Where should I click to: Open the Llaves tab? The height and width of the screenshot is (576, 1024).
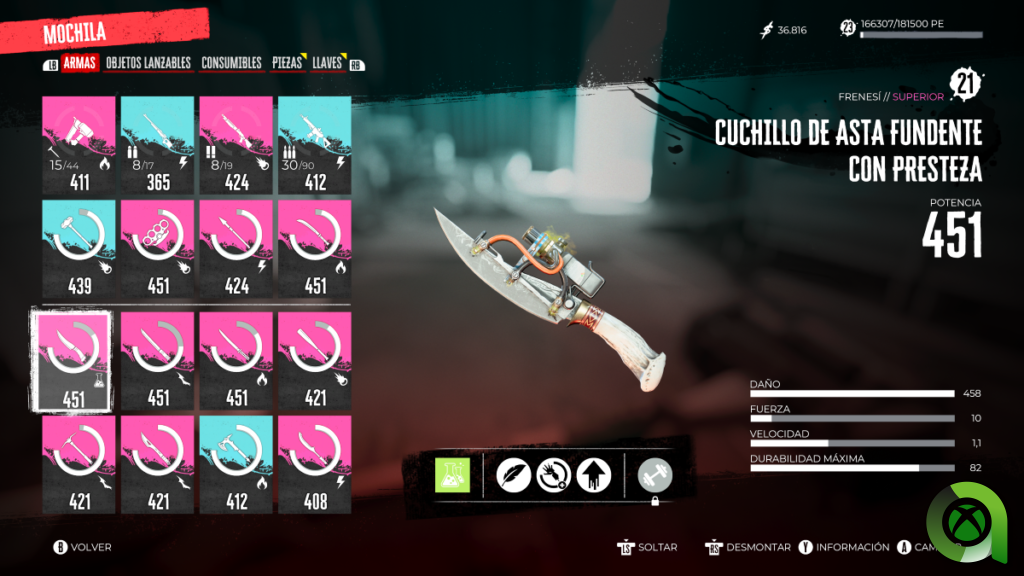(327, 63)
